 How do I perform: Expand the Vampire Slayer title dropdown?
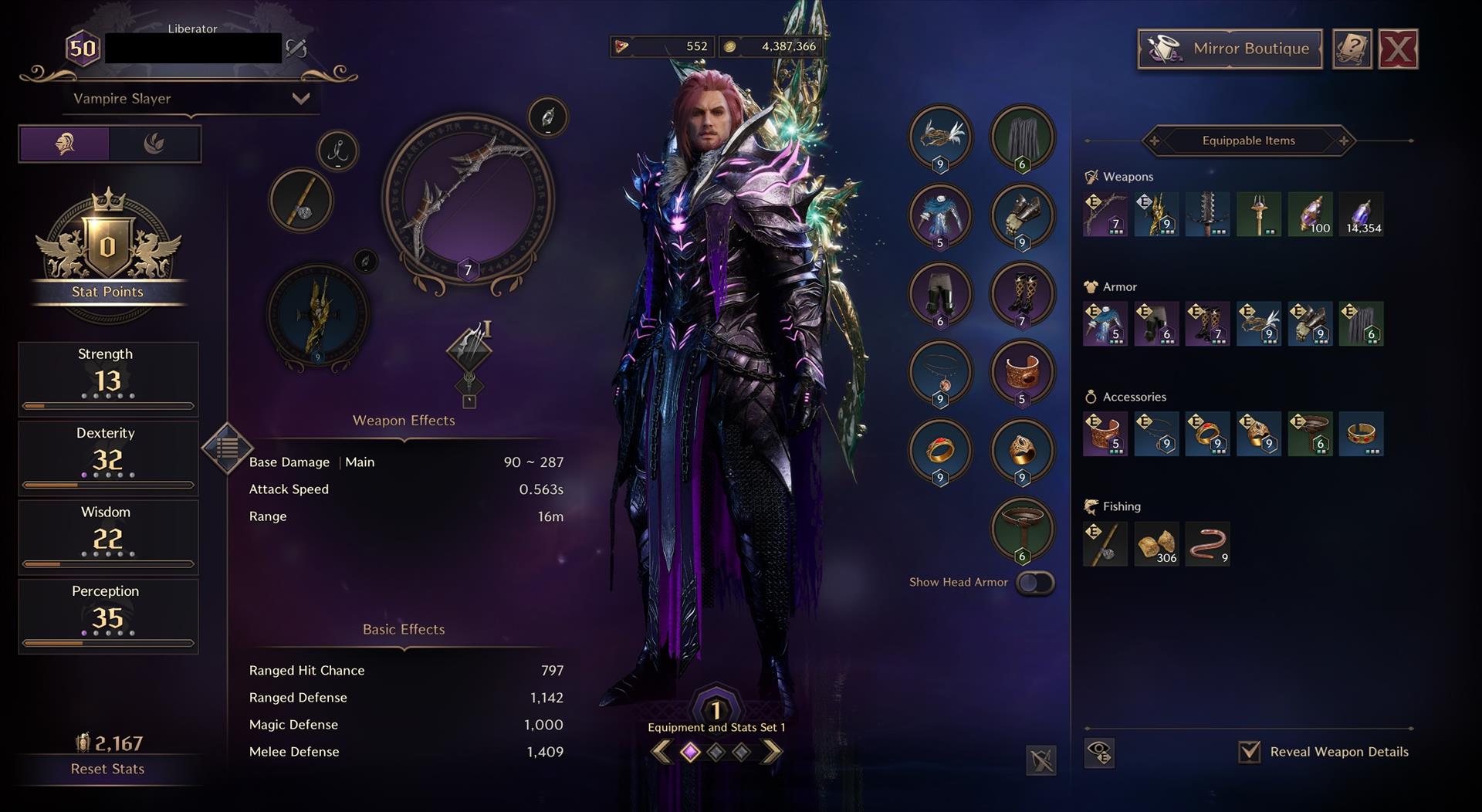click(300, 99)
